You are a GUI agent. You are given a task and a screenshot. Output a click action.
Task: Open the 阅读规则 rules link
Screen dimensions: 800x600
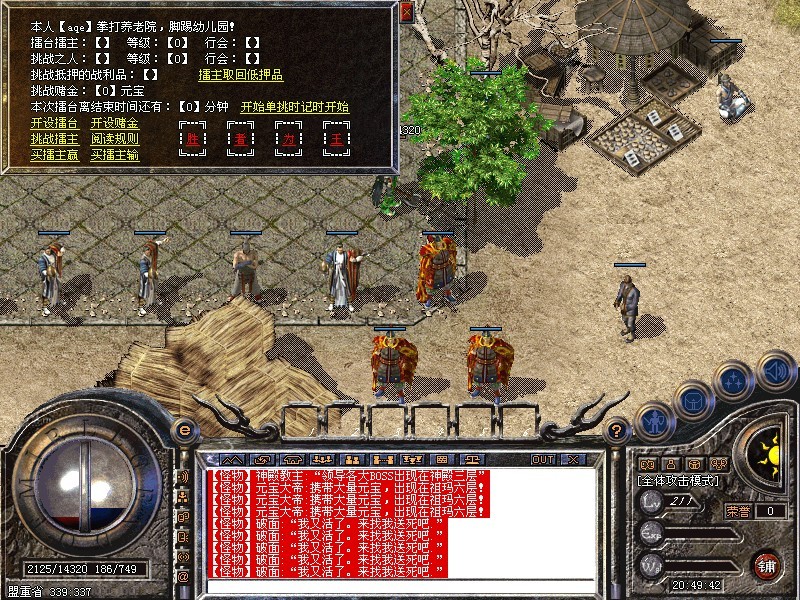pyautogui.click(x=115, y=138)
